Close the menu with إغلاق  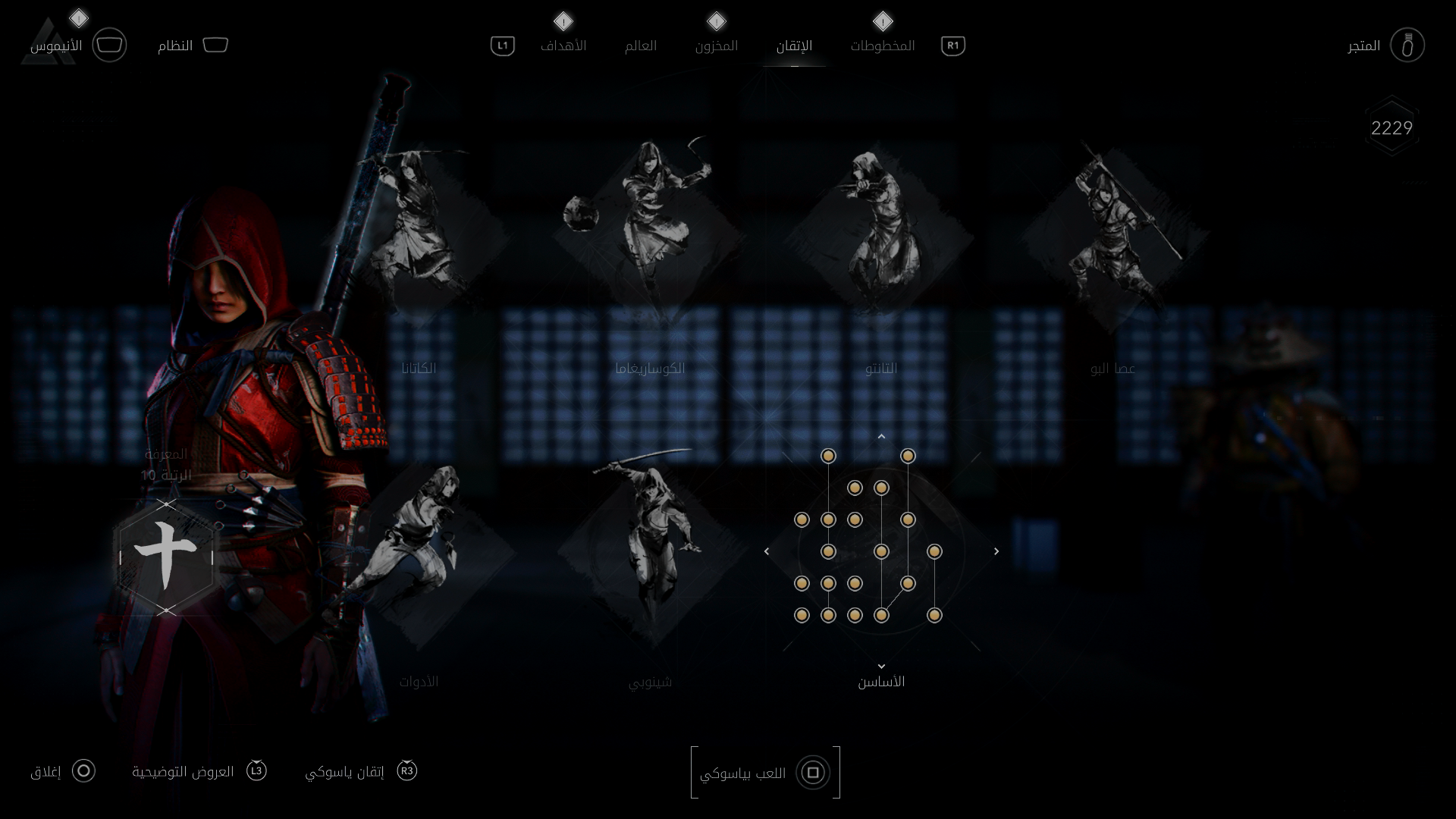tap(63, 772)
